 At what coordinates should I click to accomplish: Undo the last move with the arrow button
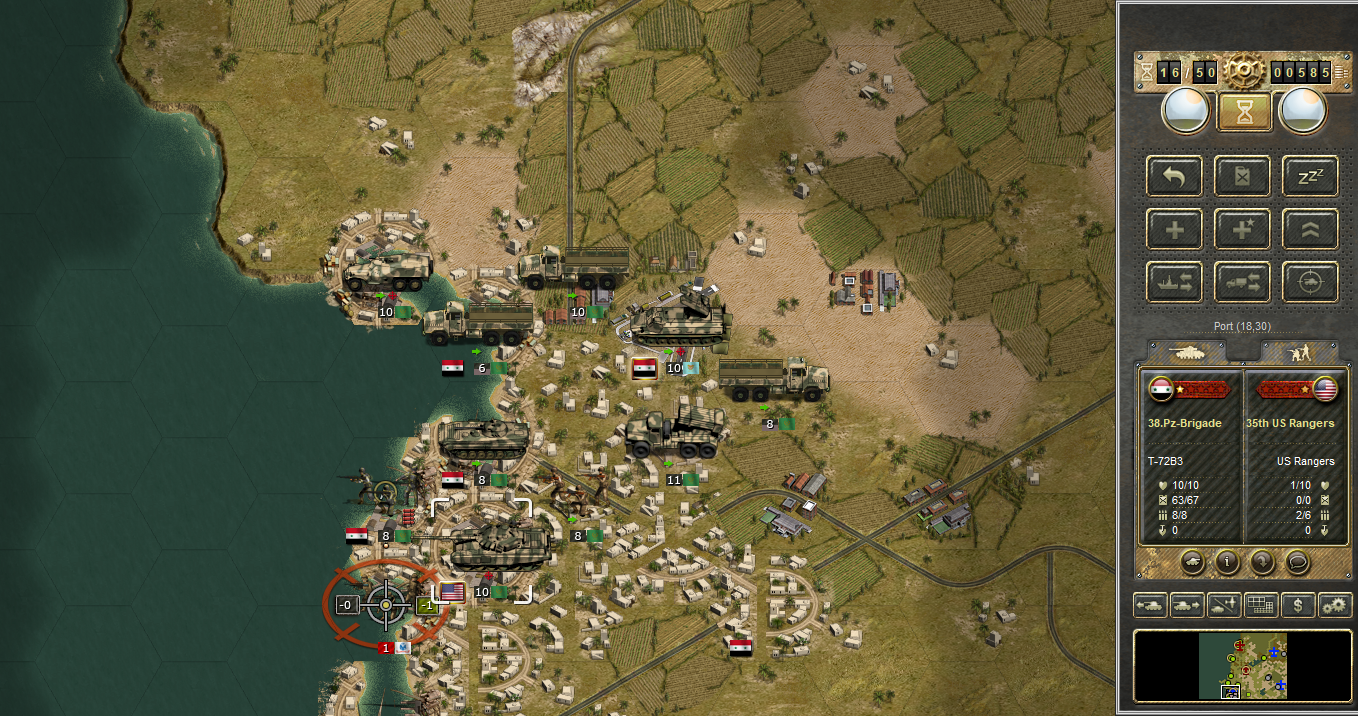[1175, 177]
